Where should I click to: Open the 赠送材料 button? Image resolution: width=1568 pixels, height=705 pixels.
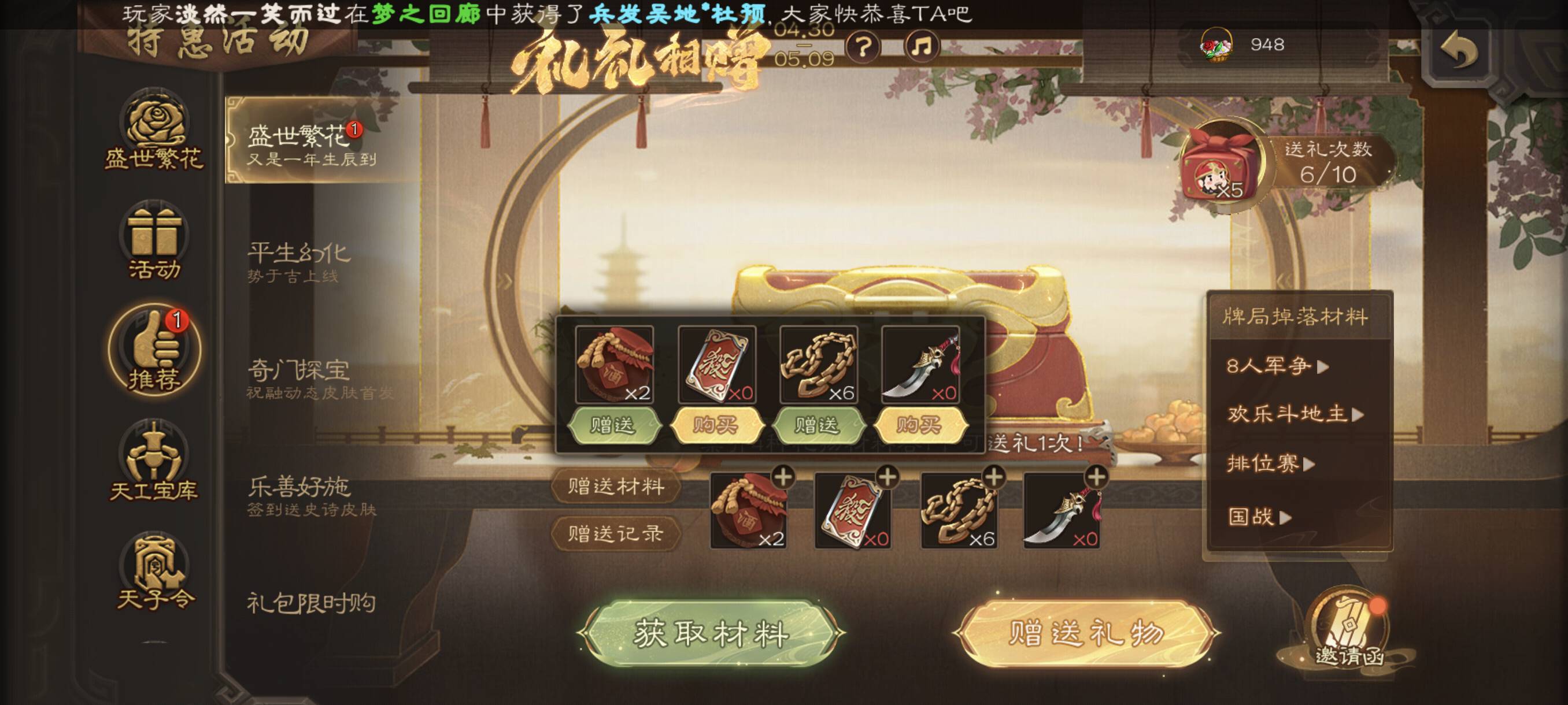coord(615,486)
